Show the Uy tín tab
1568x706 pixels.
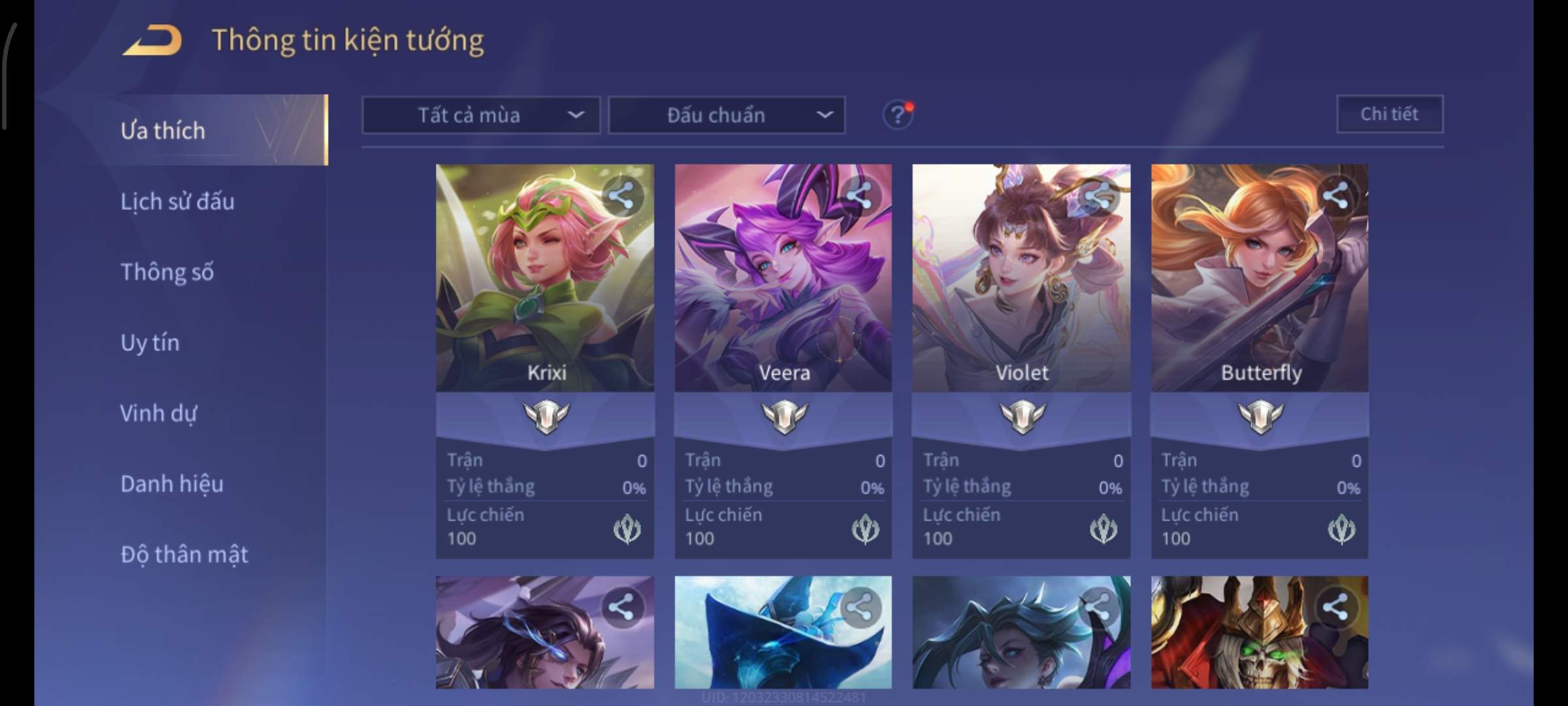[150, 343]
